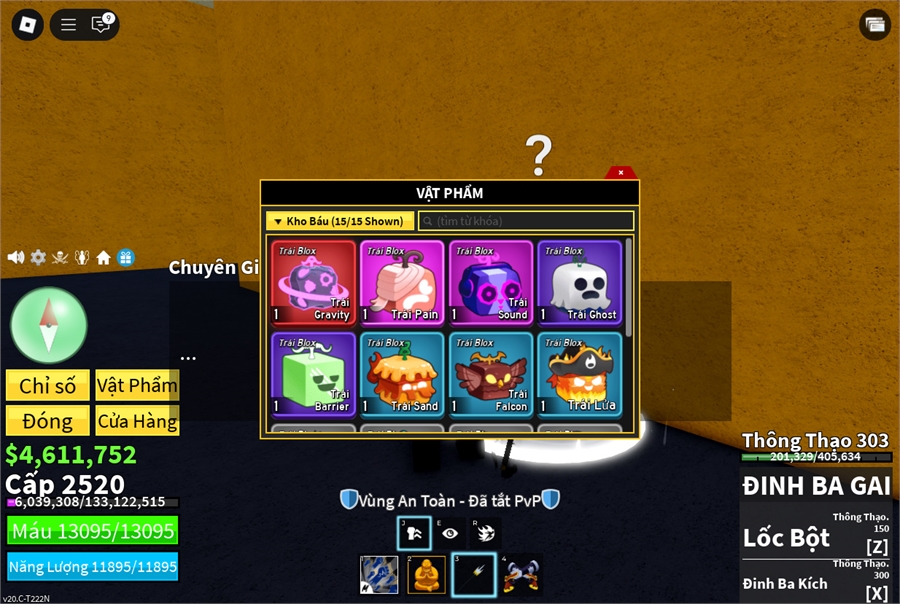Open the Chỉ số stats menu

(47, 386)
